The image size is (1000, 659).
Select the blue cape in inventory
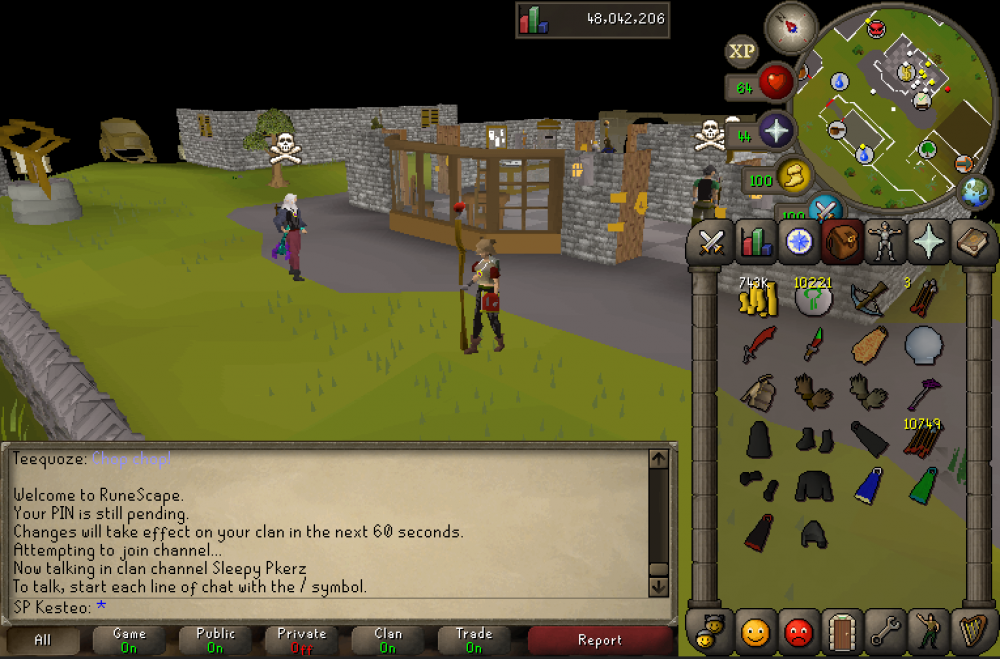coord(868,485)
